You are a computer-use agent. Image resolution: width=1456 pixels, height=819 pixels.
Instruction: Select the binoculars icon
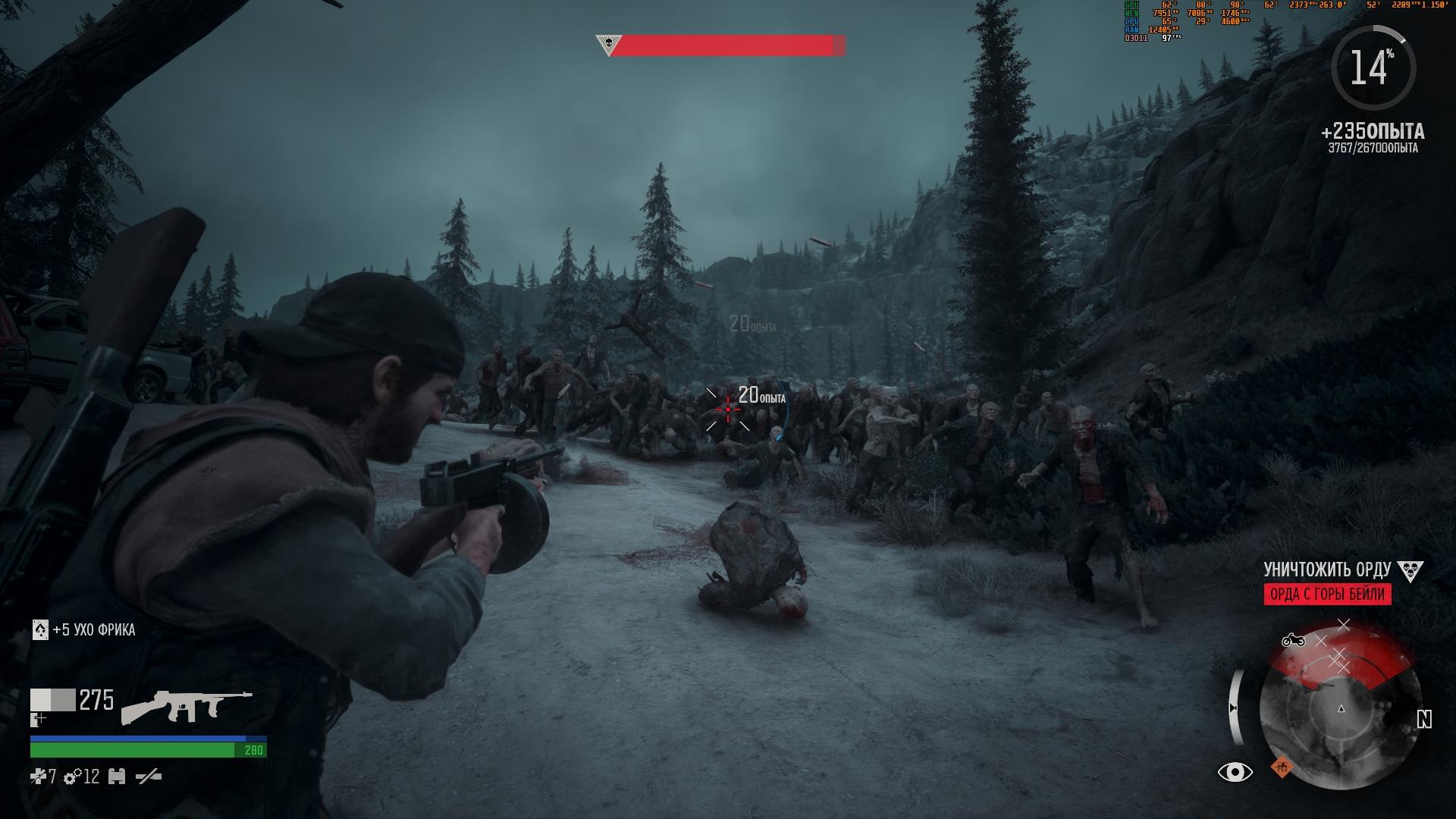pyautogui.click(x=116, y=777)
